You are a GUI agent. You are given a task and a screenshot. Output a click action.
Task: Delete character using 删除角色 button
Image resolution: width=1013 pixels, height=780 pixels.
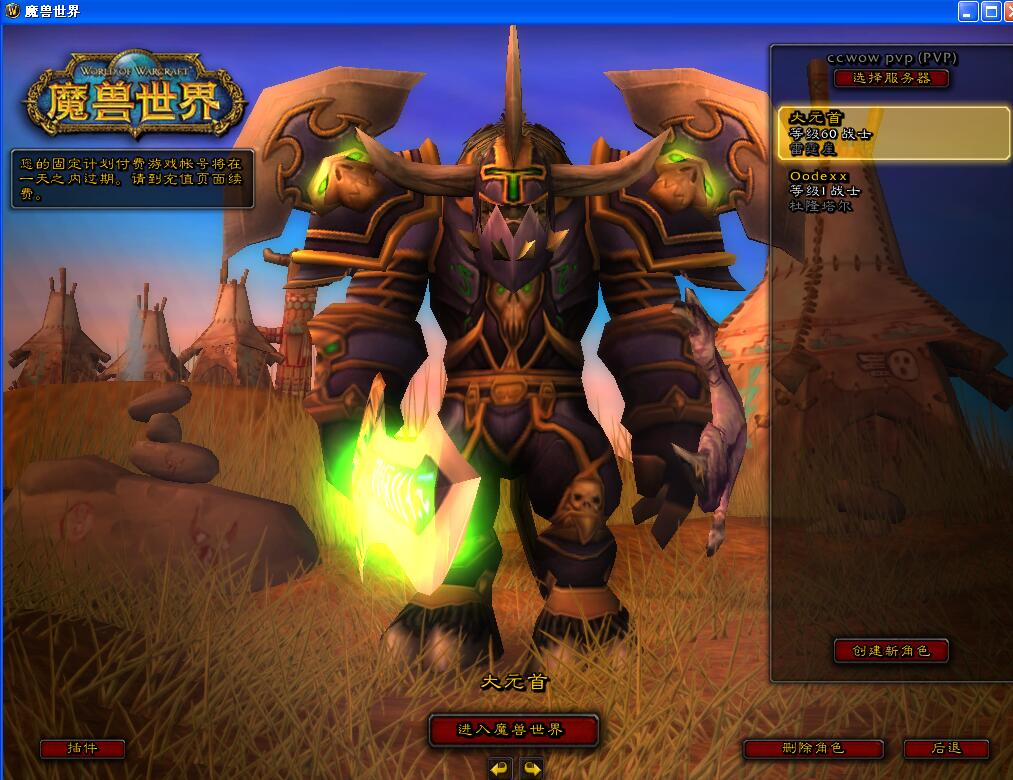pos(813,748)
